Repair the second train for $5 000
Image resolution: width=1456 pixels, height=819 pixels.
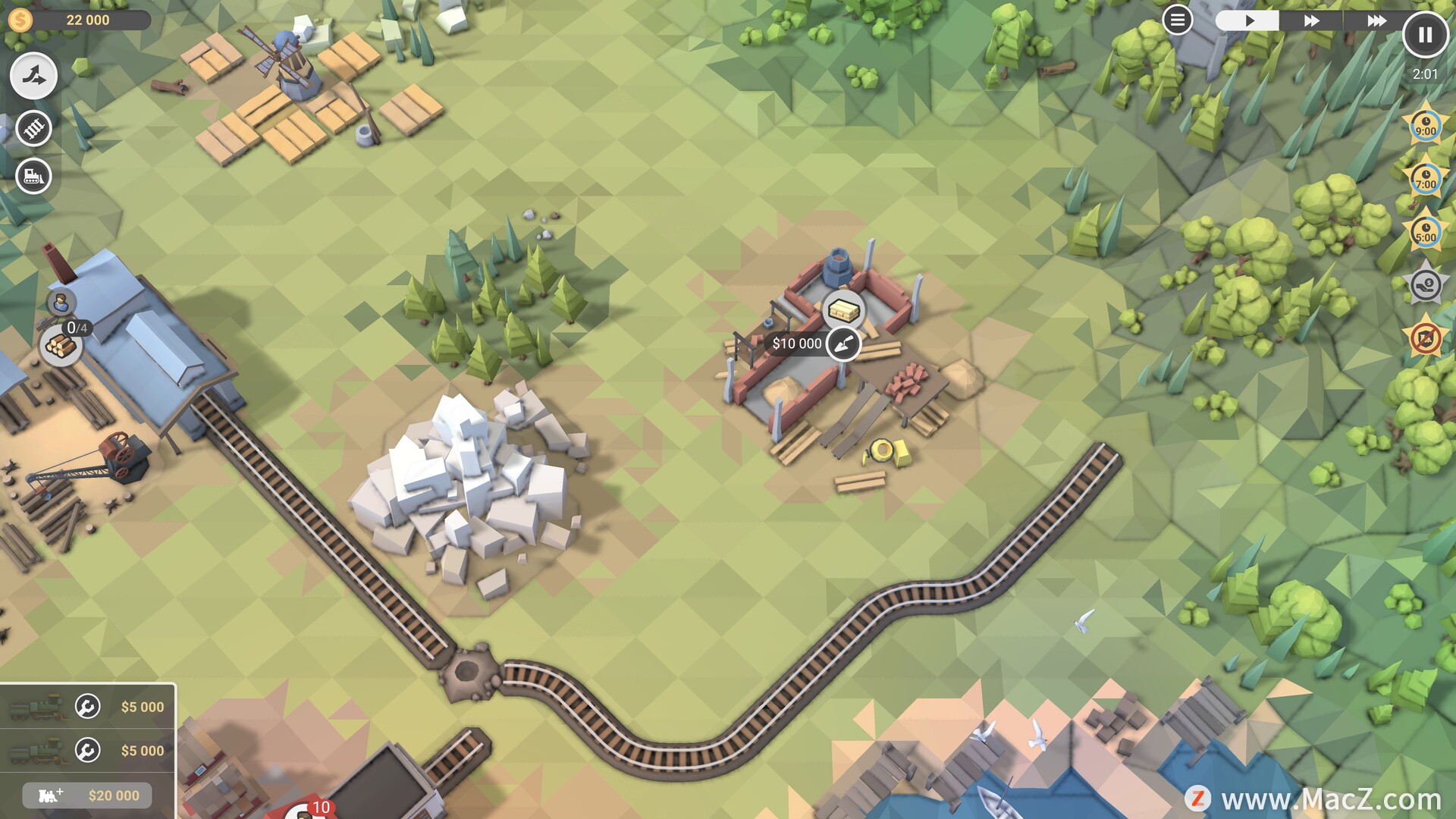[88, 751]
